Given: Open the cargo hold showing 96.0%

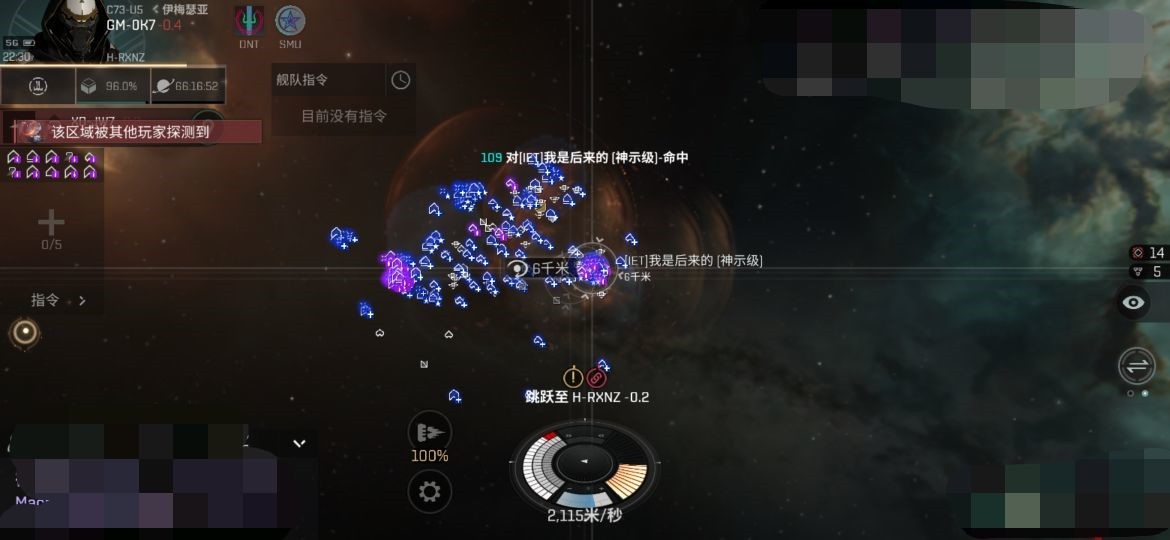Looking at the screenshot, I should (x=112, y=86).
